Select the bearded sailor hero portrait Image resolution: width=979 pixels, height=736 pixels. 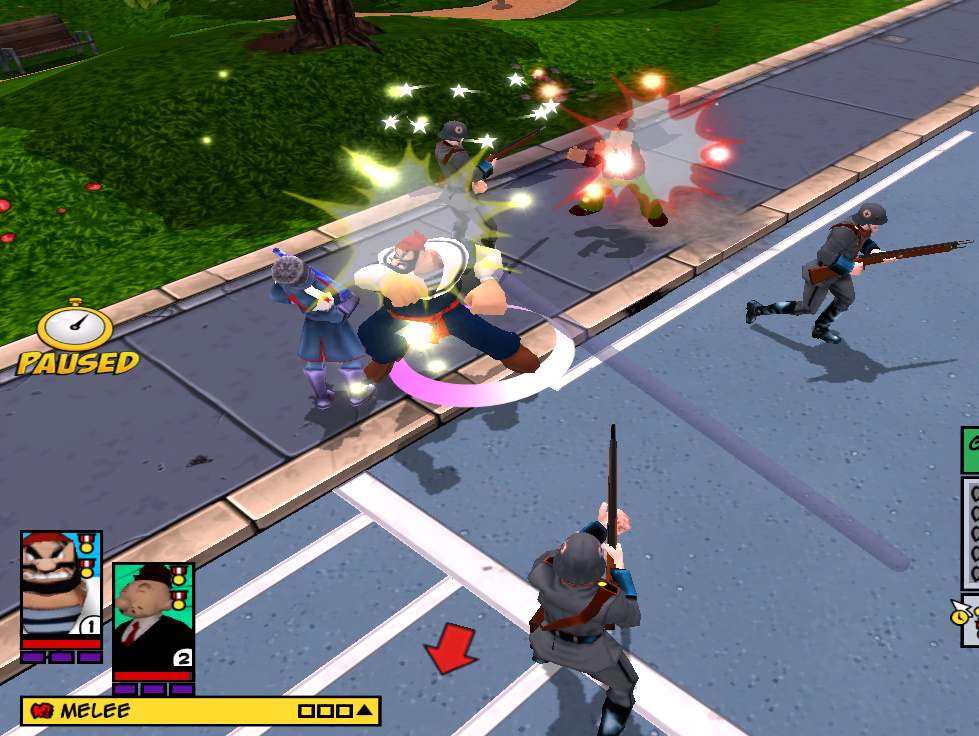(x=61, y=585)
